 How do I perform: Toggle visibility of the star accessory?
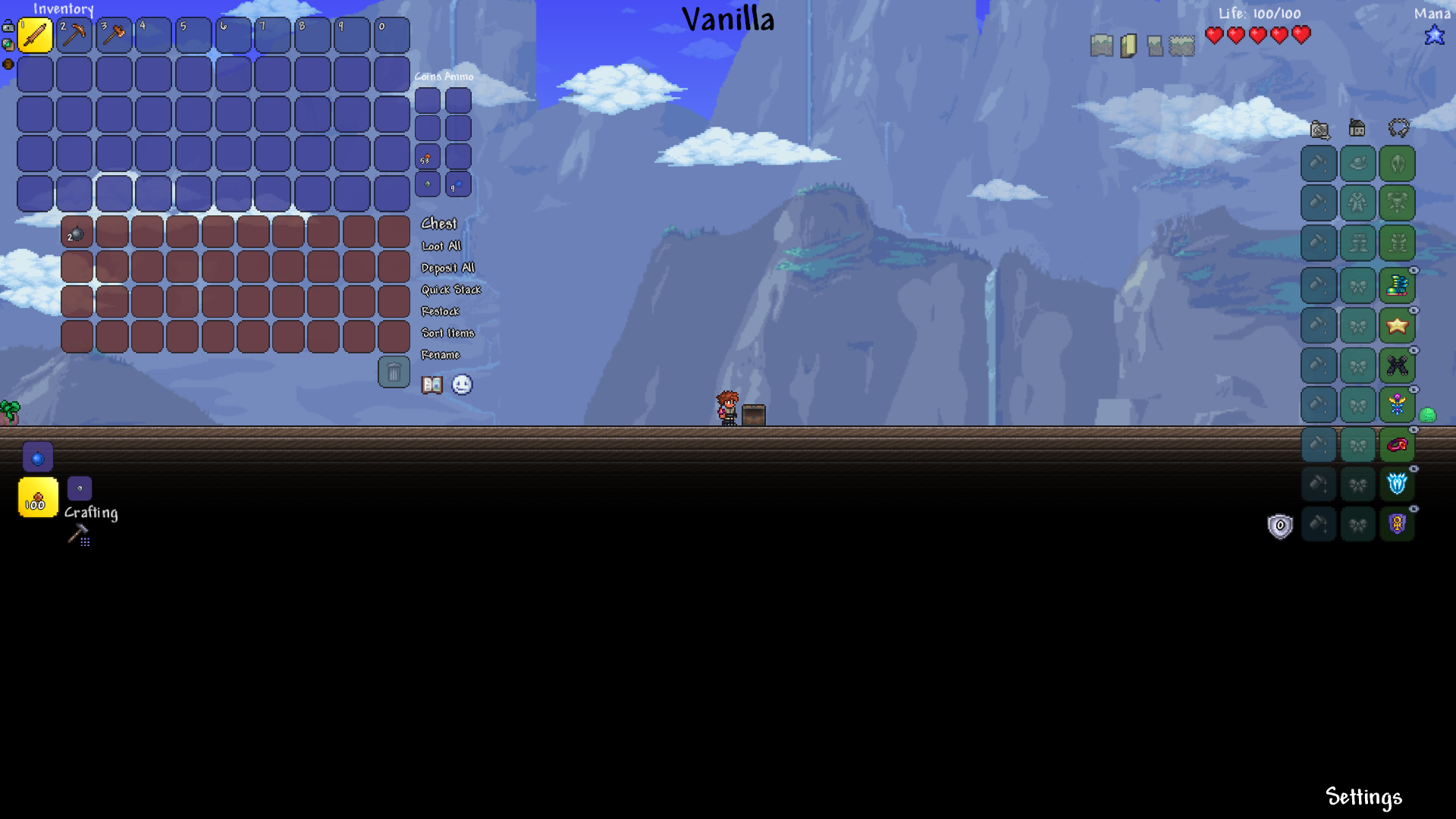coord(1415,309)
